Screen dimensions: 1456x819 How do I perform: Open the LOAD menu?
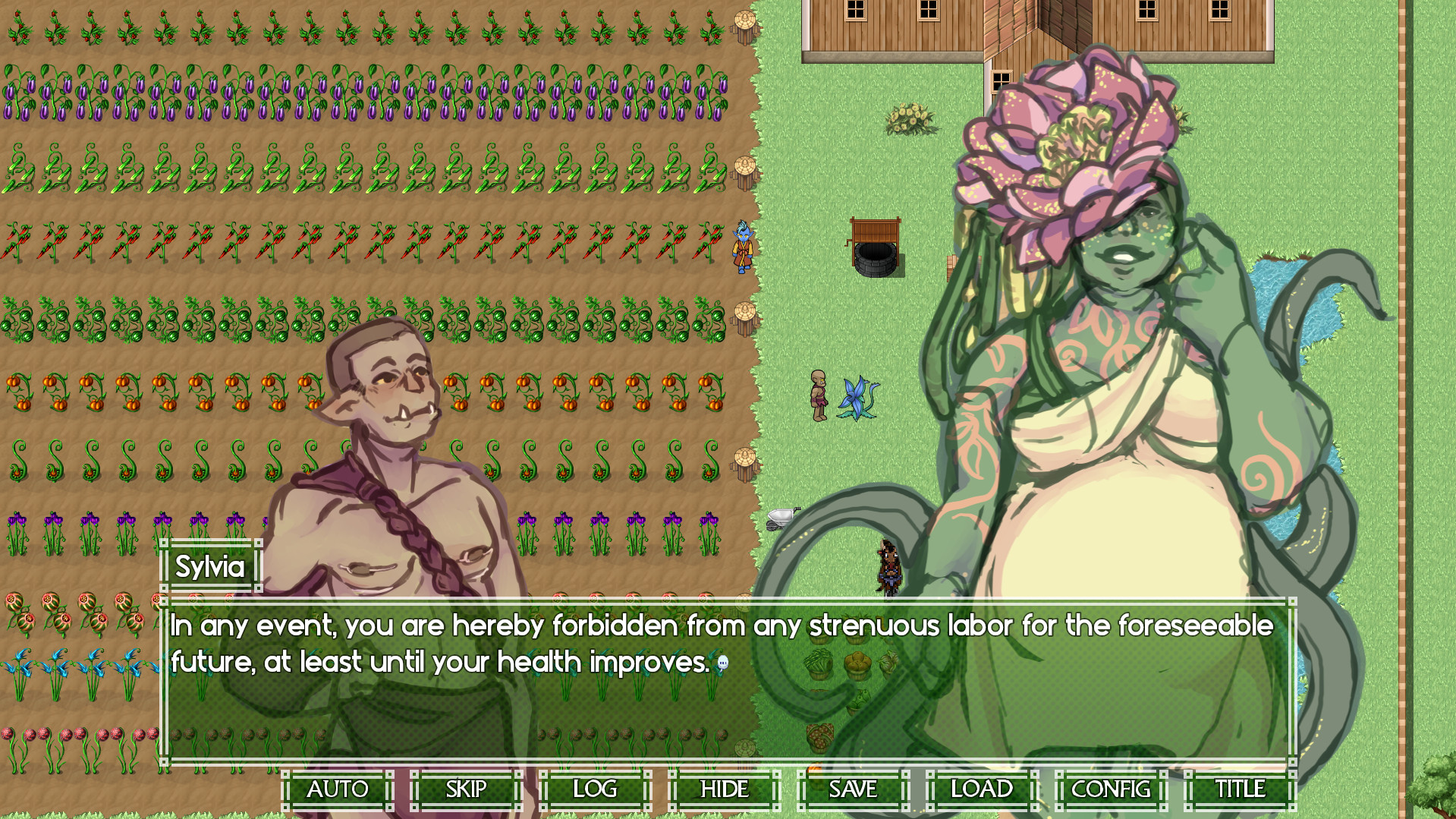pos(982,789)
